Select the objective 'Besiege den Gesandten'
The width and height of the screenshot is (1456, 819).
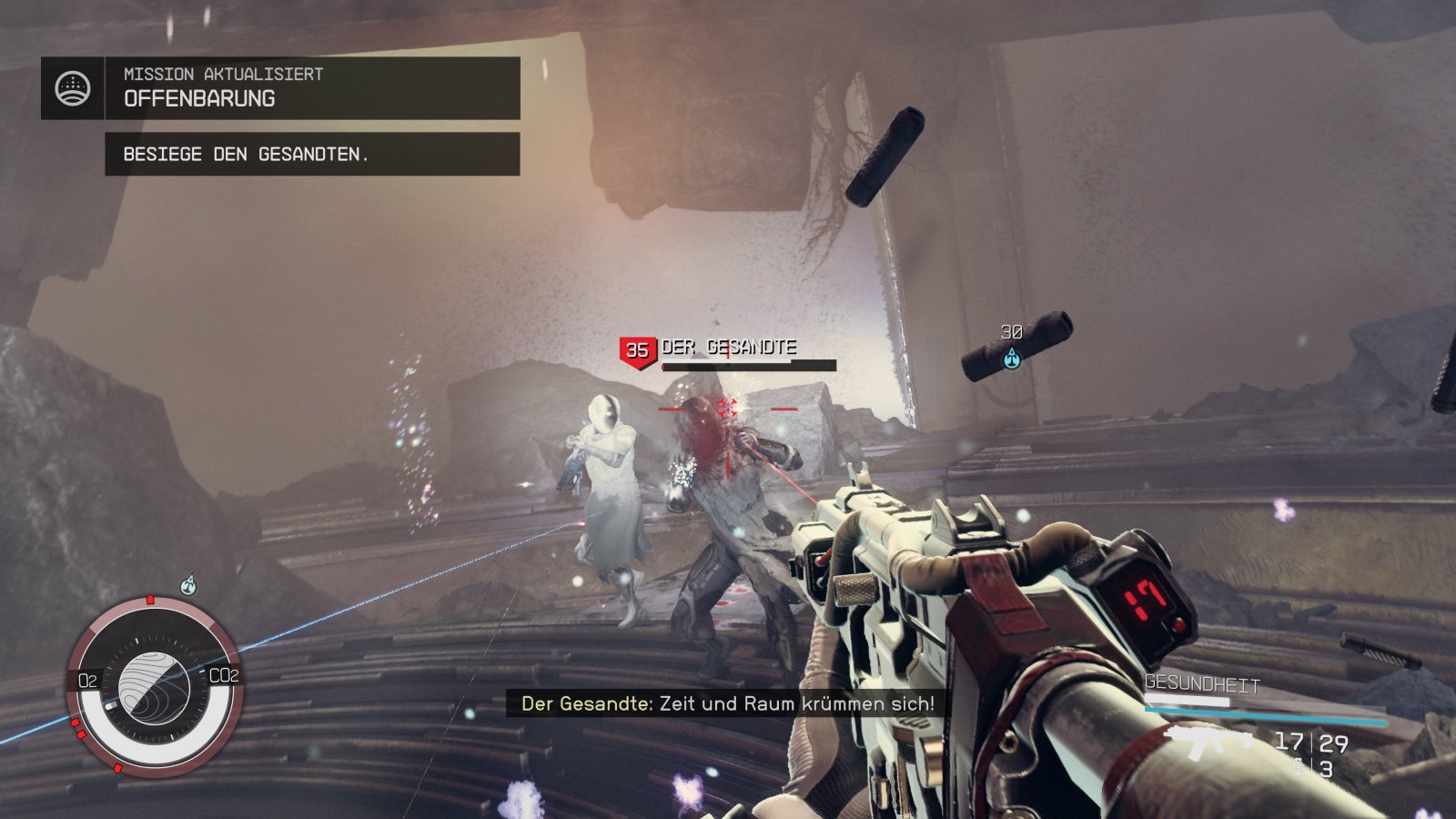tap(311, 154)
